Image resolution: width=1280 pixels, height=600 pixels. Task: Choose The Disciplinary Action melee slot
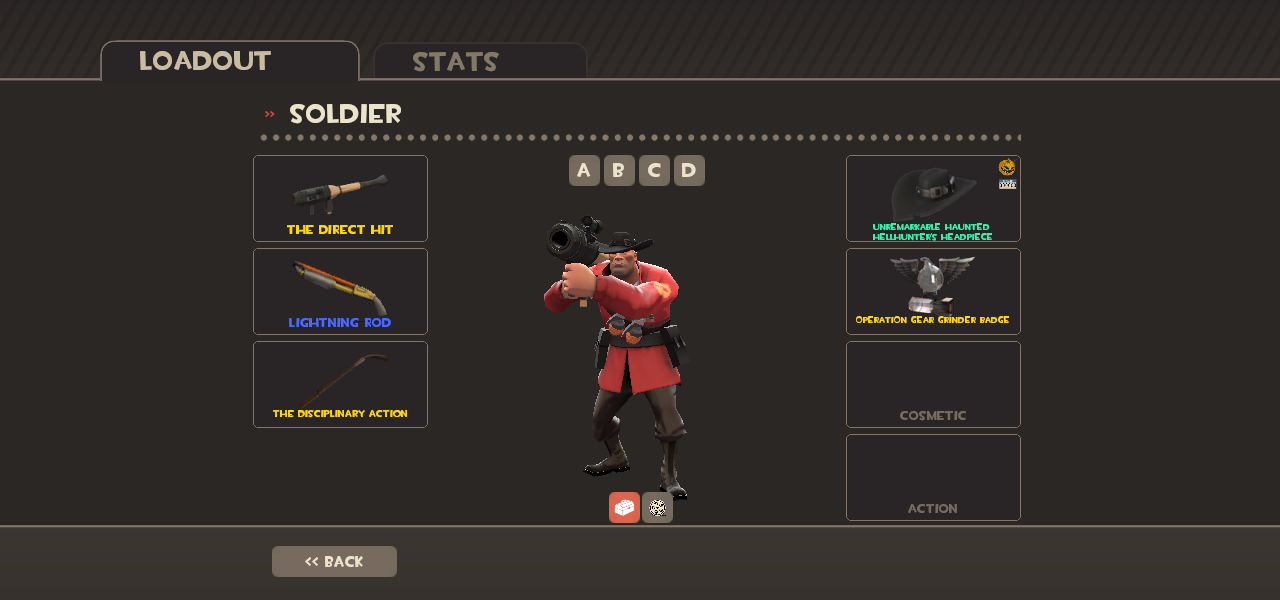tap(340, 384)
